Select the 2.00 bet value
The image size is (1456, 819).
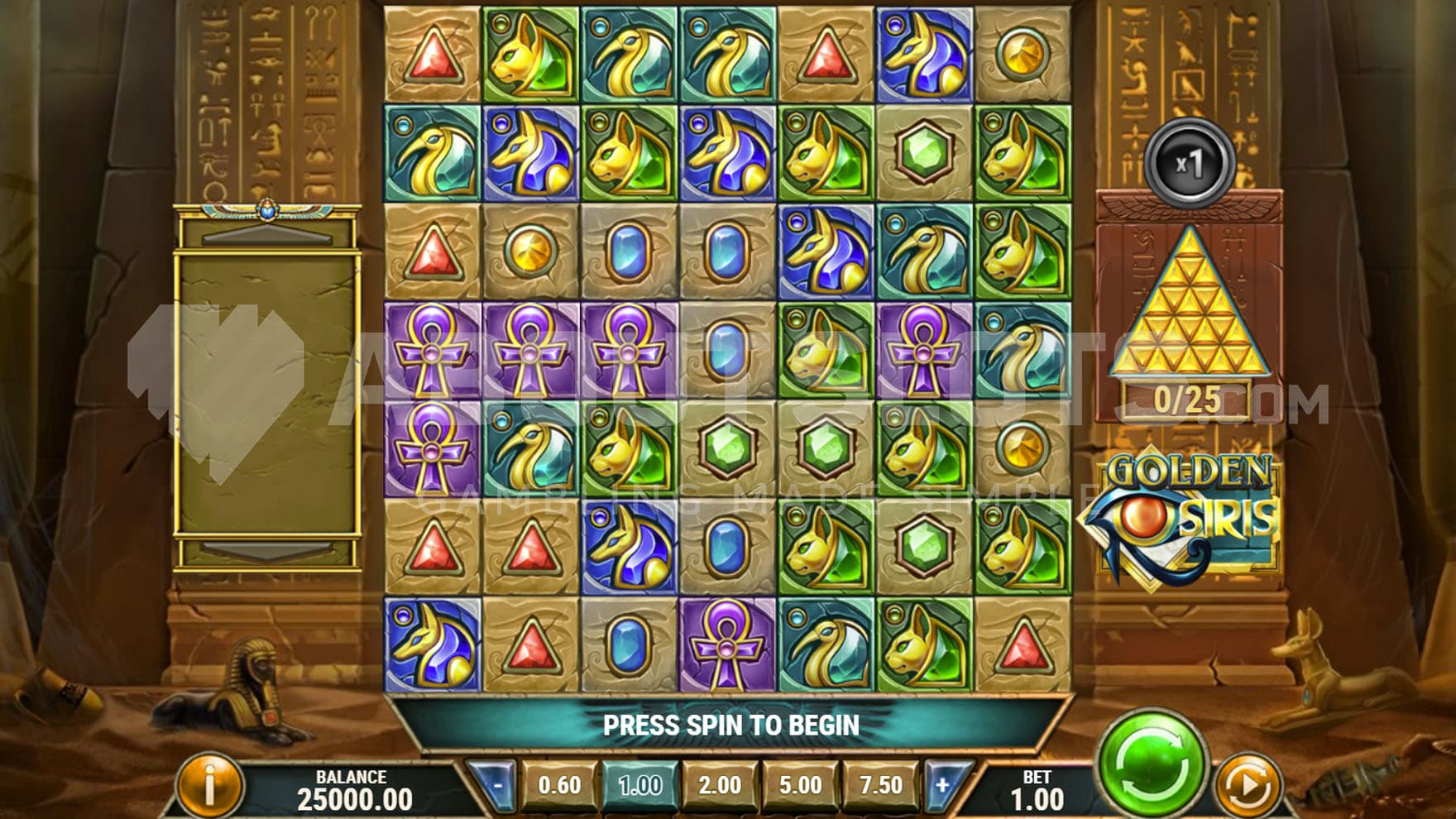[x=720, y=784]
